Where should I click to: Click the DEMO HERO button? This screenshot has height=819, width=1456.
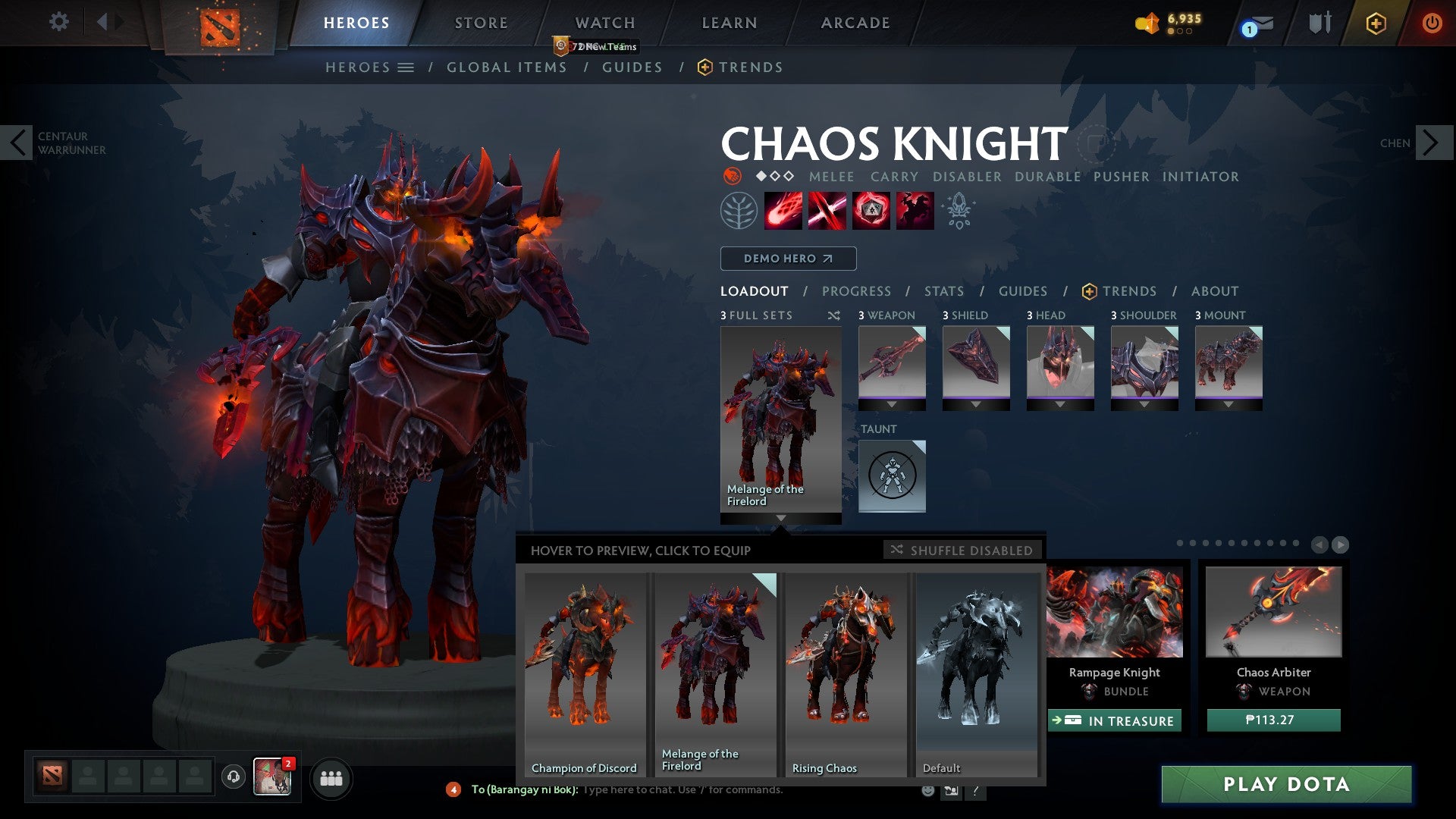point(787,259)
